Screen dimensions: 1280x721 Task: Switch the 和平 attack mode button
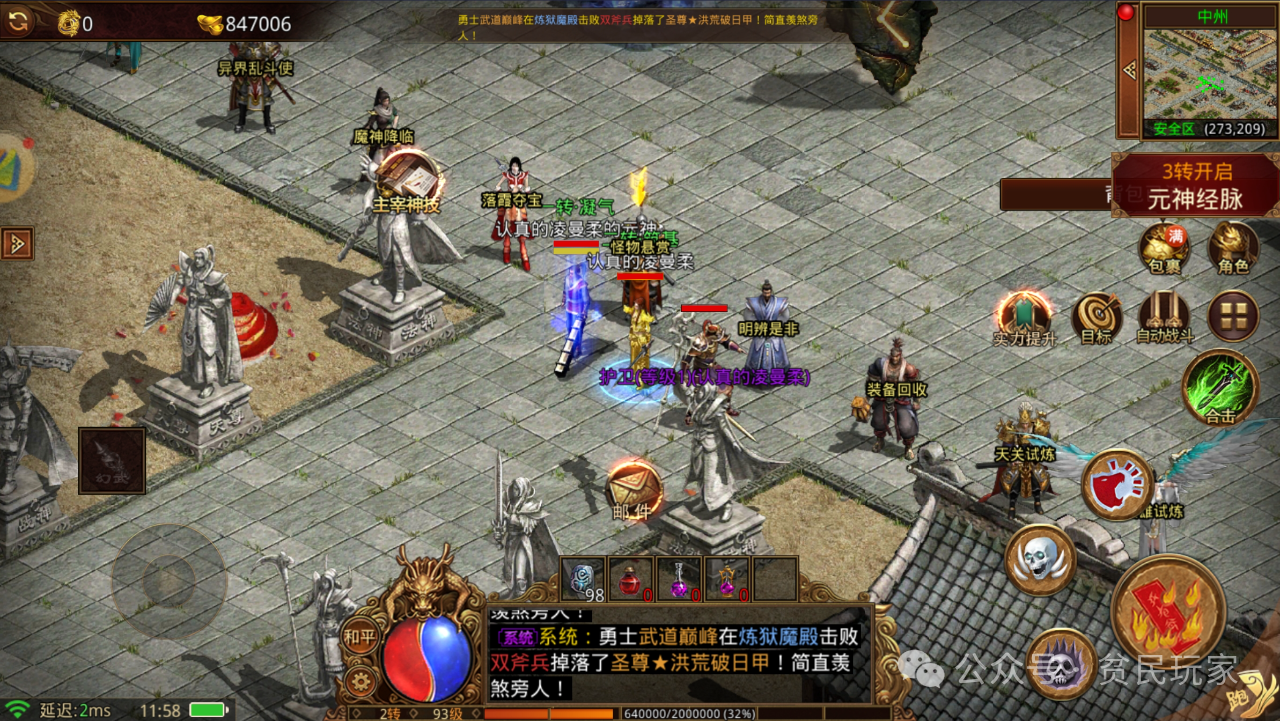[x=359, y=636]
